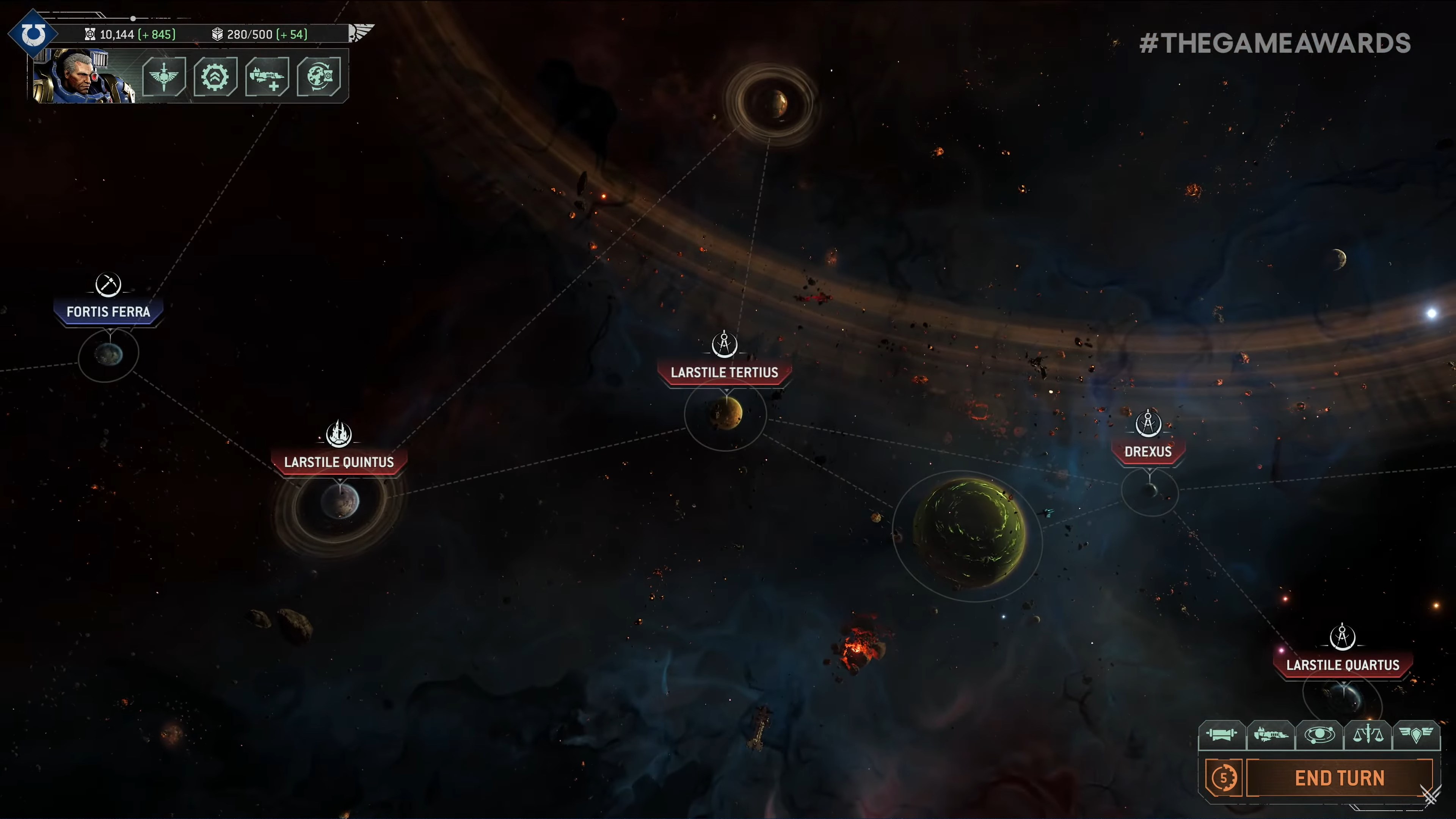Select the Larstile Quartus planet label
The height and width of the screenshot is (819, 1456).
[x=1342, y=665]
